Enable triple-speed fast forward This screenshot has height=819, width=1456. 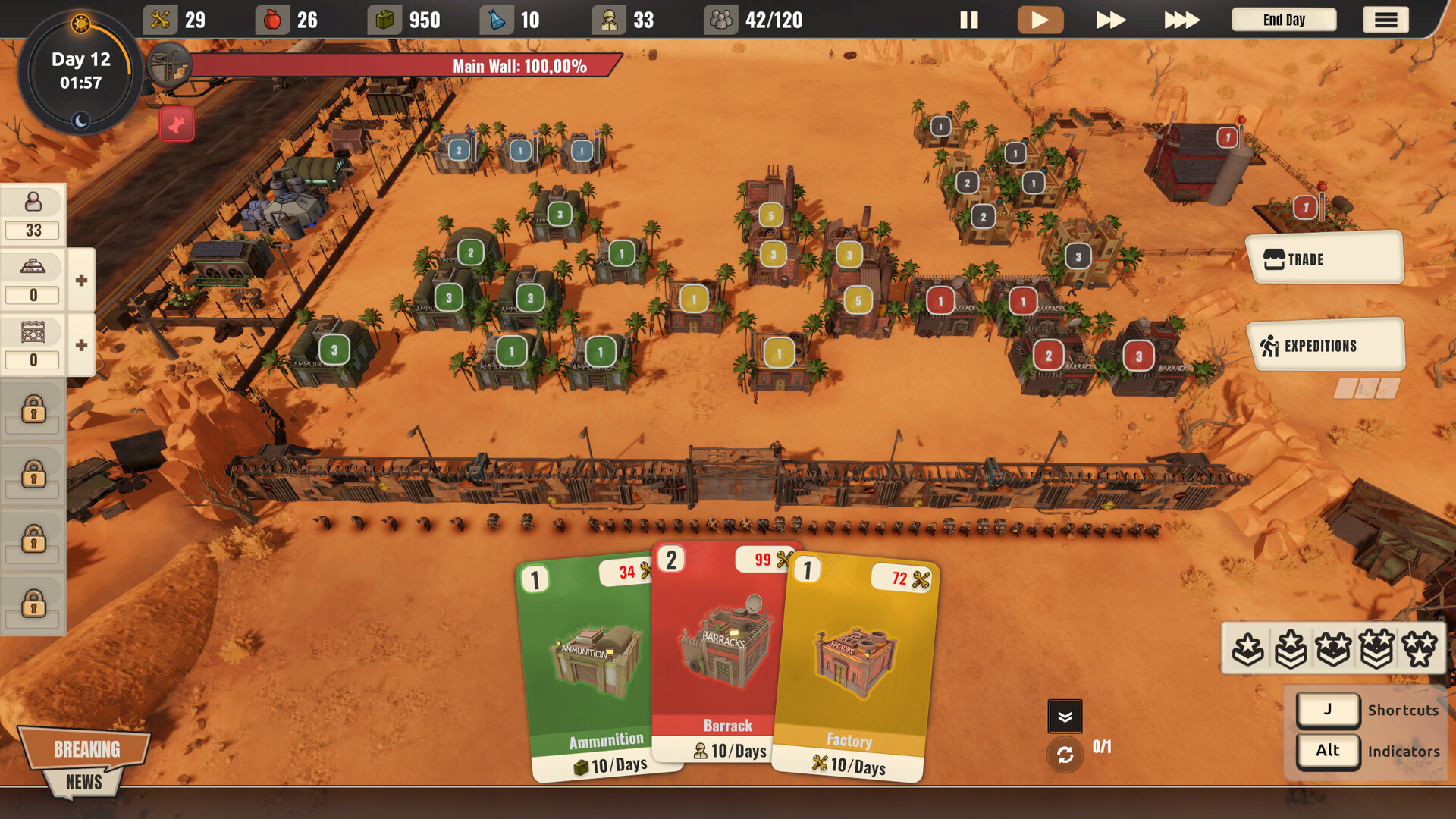coord(1180,20)
